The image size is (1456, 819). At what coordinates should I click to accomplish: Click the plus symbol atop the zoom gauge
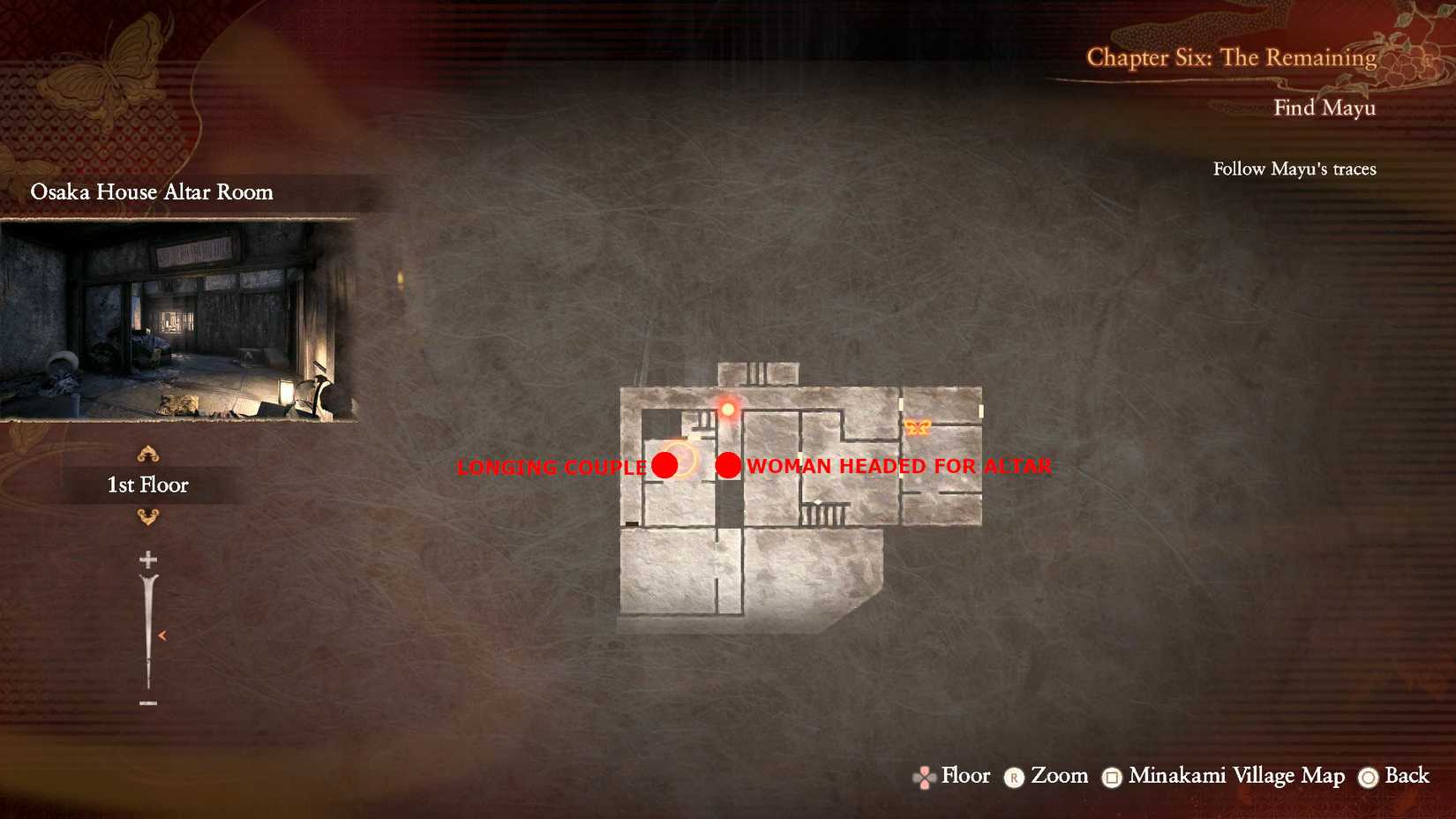(x=147, y=560)
